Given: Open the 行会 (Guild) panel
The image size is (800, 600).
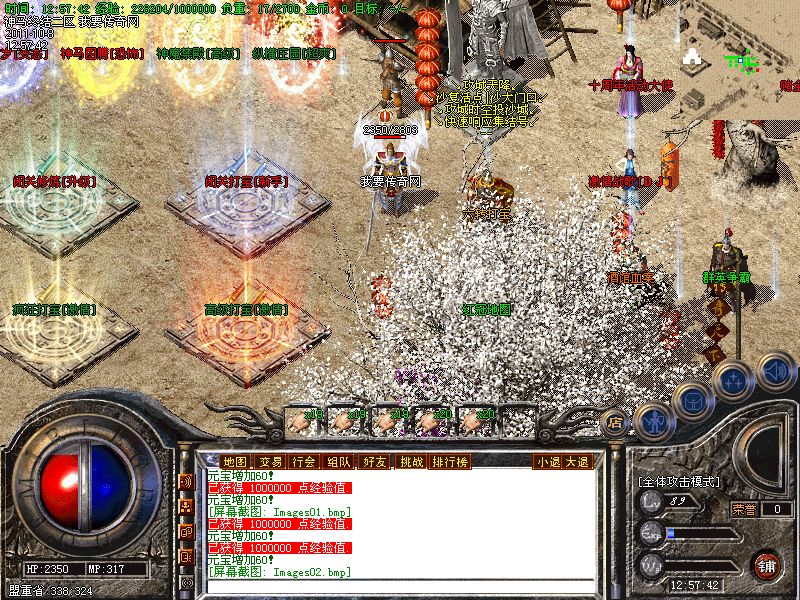Looking at the screenshot, I should click(303, 462).
